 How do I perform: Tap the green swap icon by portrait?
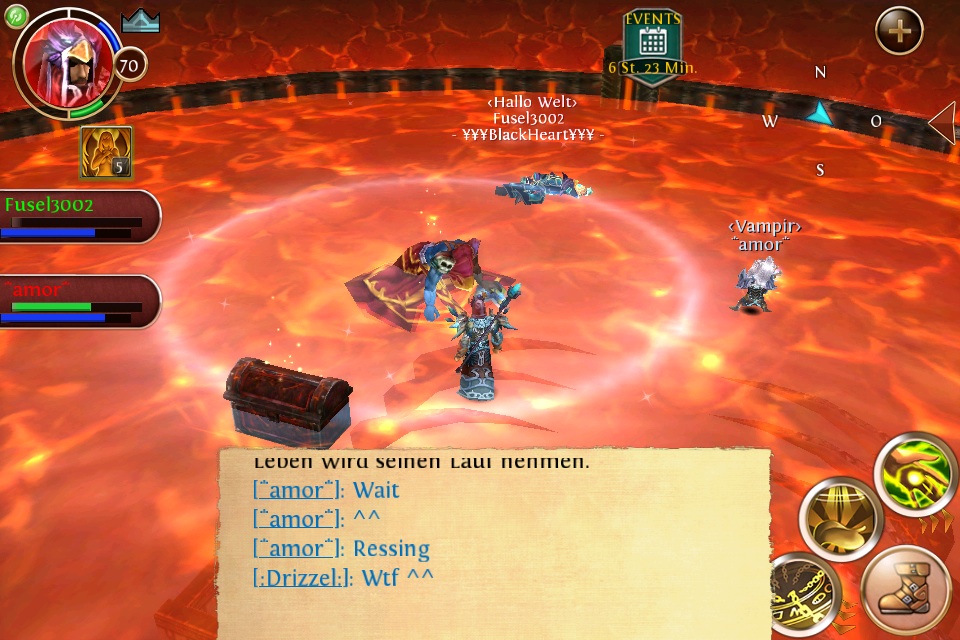[x=17, y=15]
